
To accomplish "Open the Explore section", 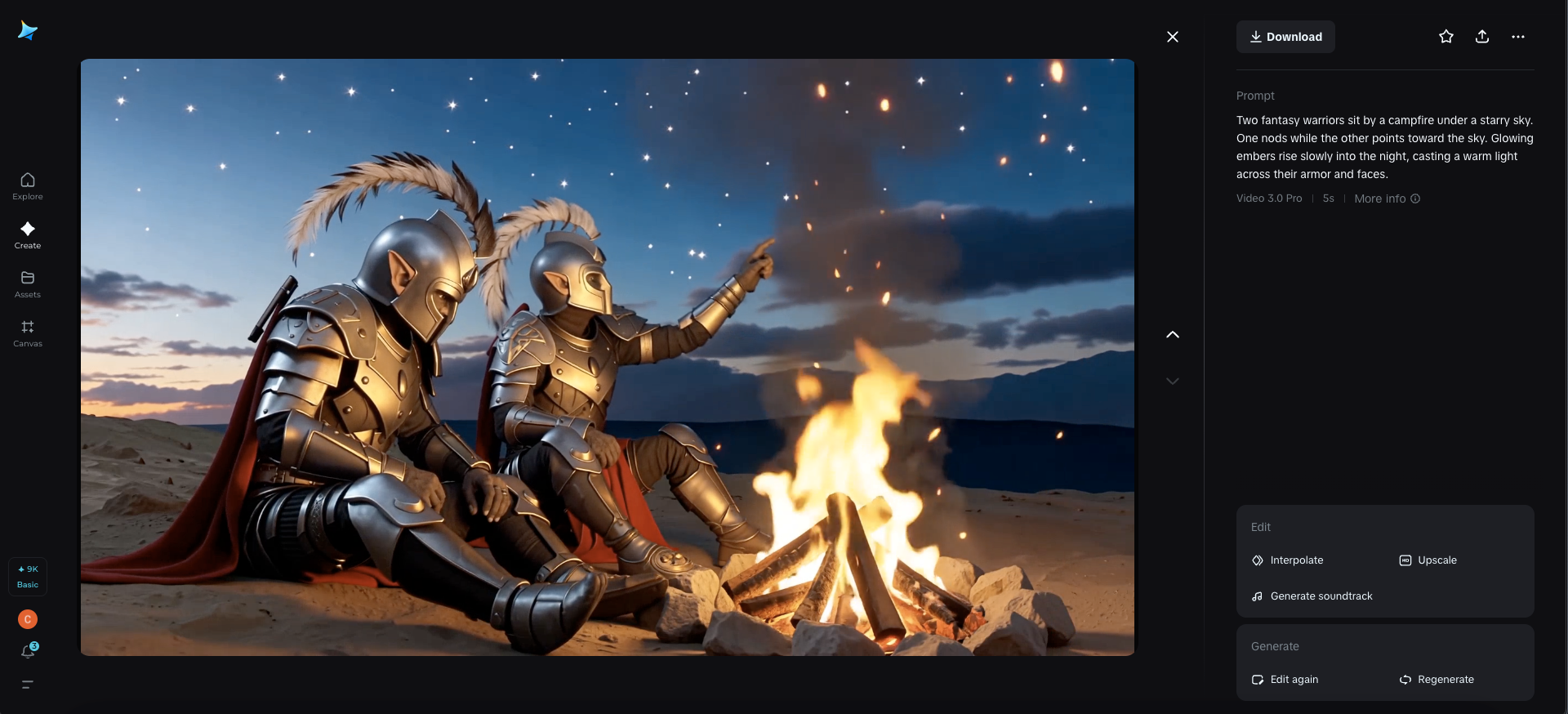I will point(27,186).
